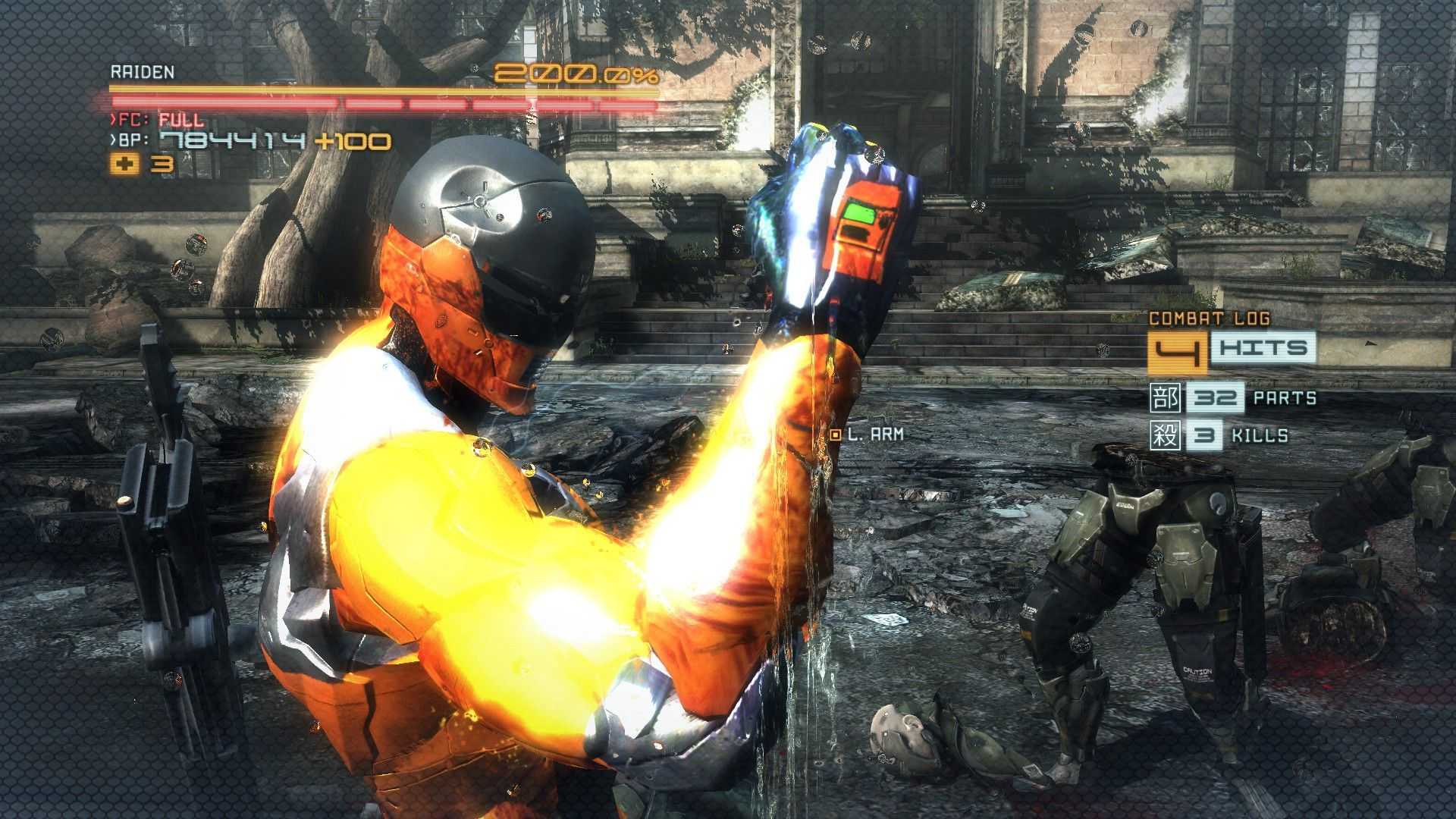
Task: Select the repair nanopaste item icon
Action: (x=124, y=164)
